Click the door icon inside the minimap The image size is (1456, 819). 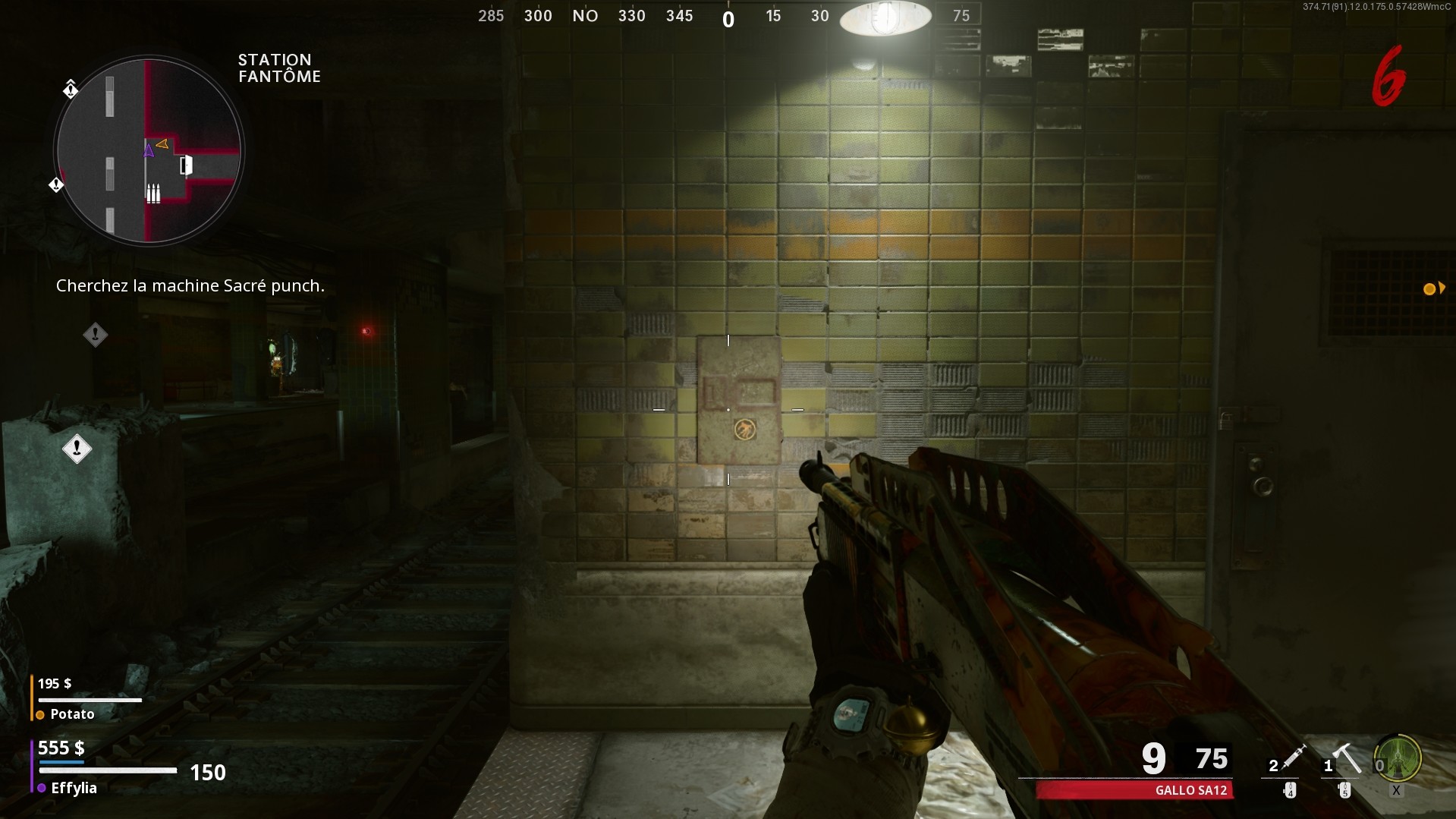point(187,166)
